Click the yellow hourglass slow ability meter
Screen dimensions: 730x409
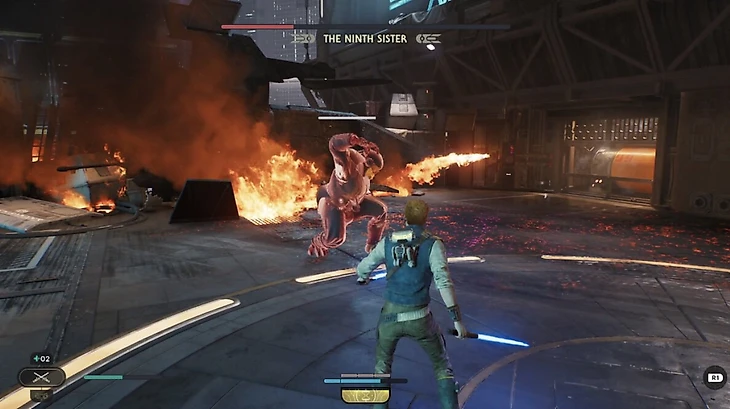(365, 396)
